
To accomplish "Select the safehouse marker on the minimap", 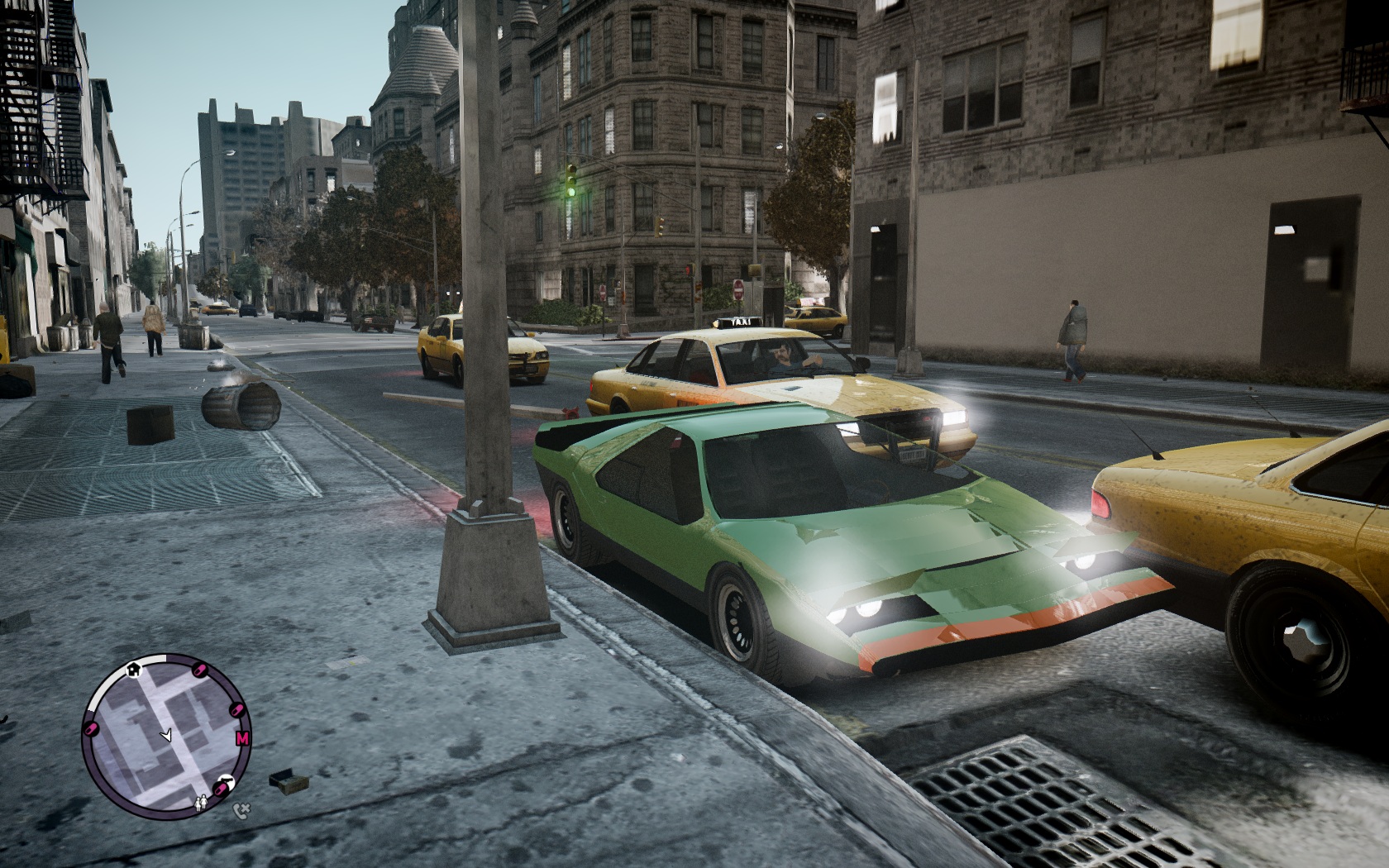I will pyautogui.click(x=132, y=670).
